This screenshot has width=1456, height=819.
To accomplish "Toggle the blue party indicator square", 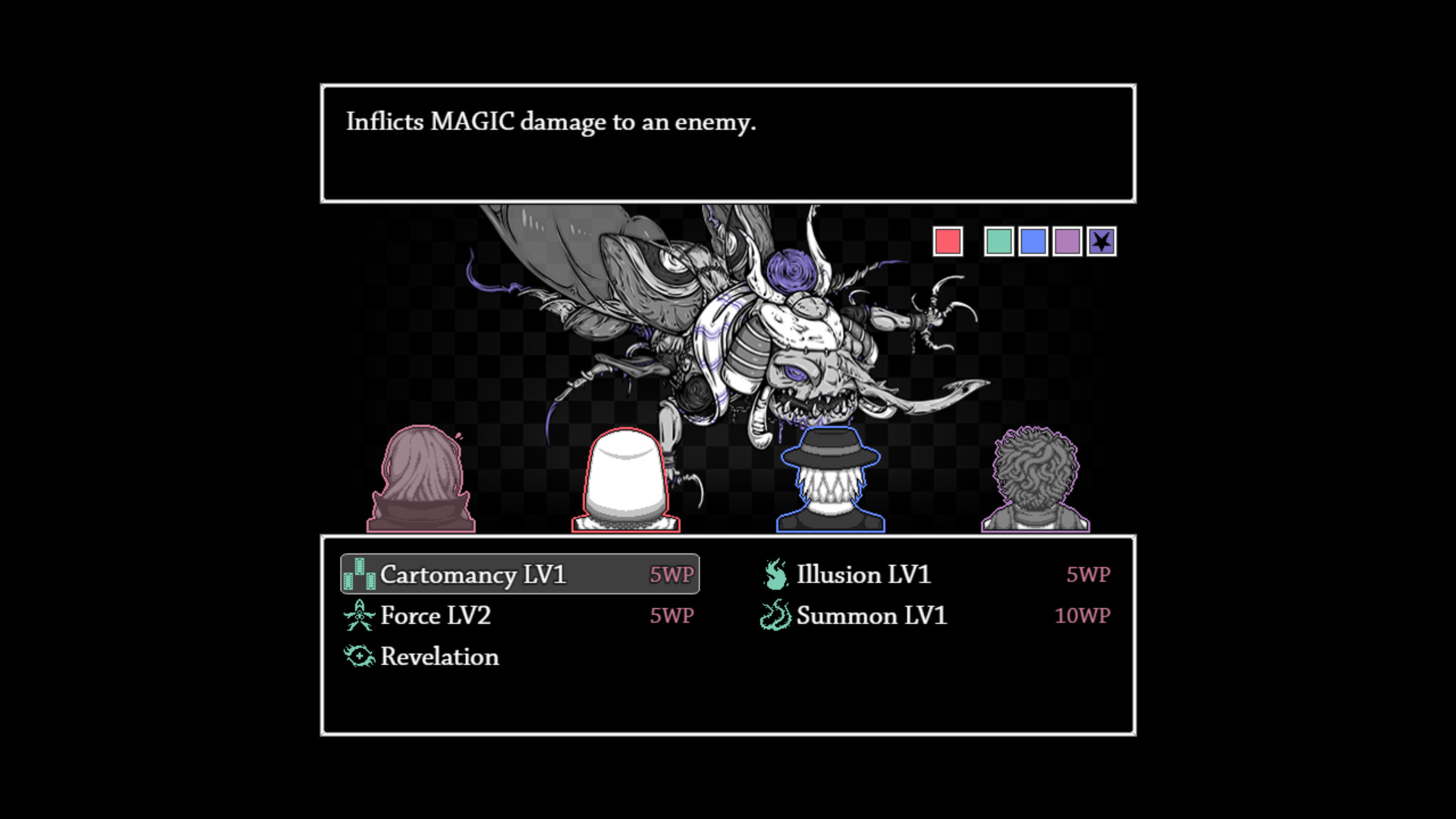I will (x=1033, y=241).
